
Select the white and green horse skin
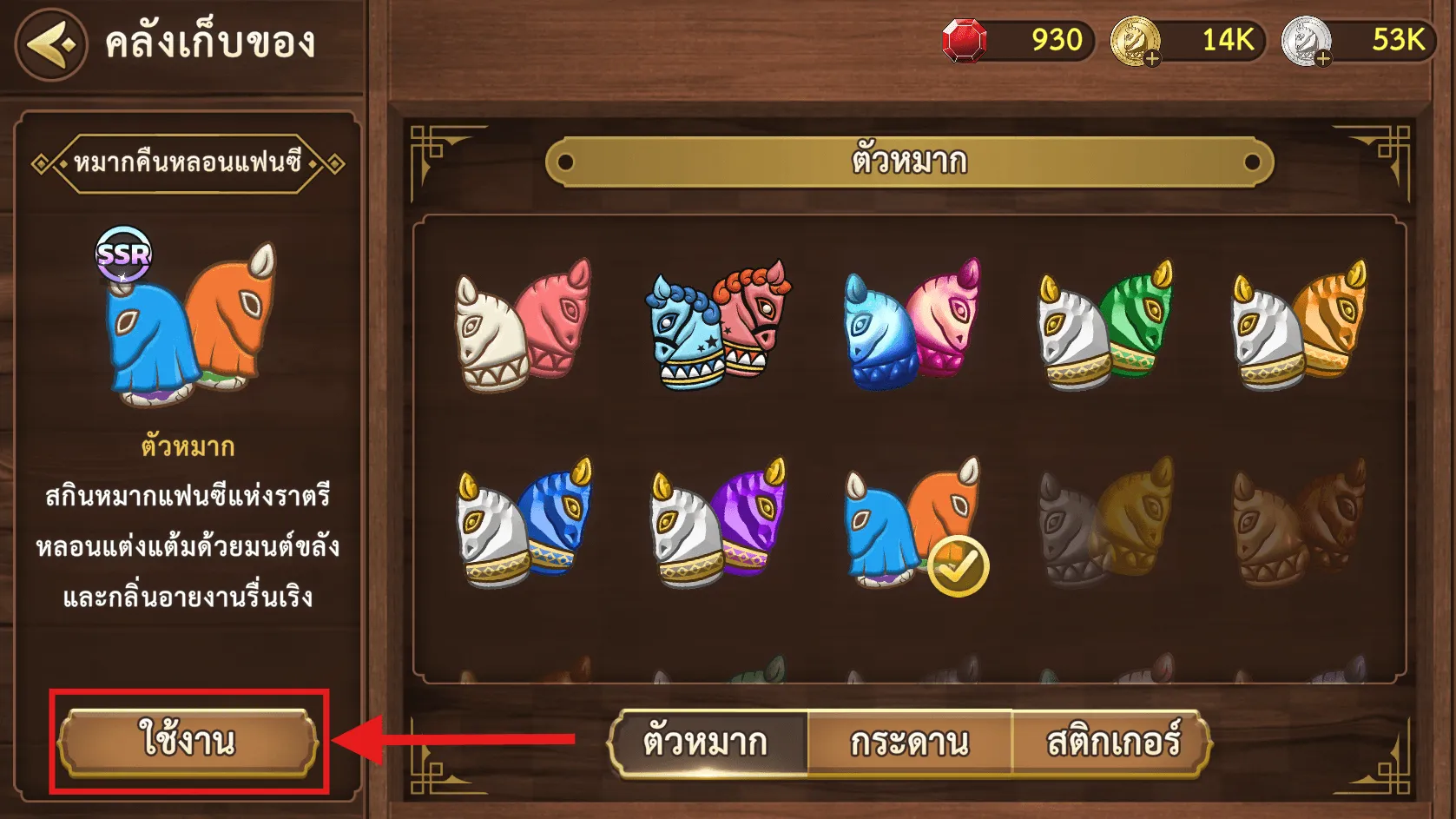[x=1104, y=325]
